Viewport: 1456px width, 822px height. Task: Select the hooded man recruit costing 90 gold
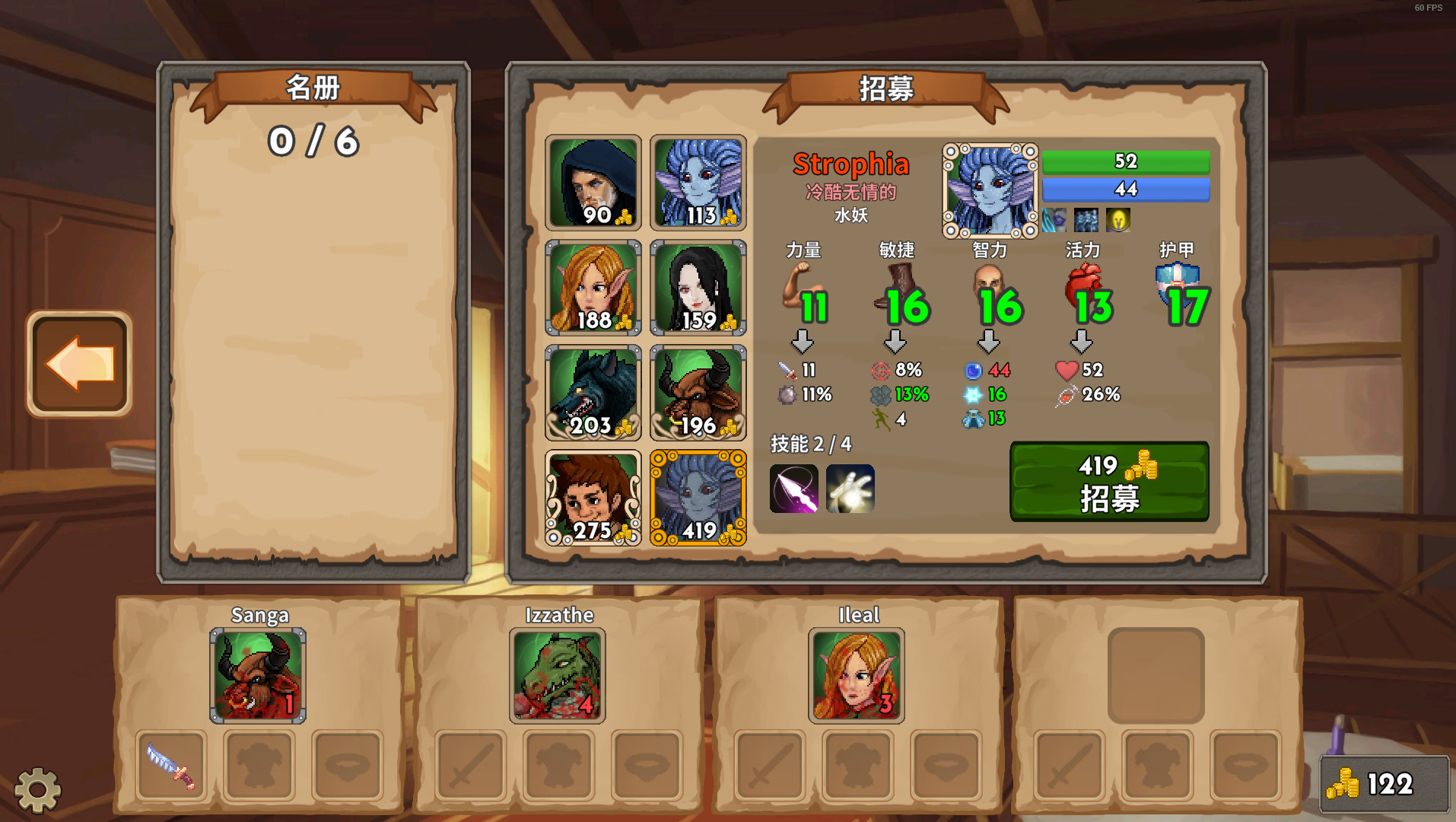pos(593,183)
